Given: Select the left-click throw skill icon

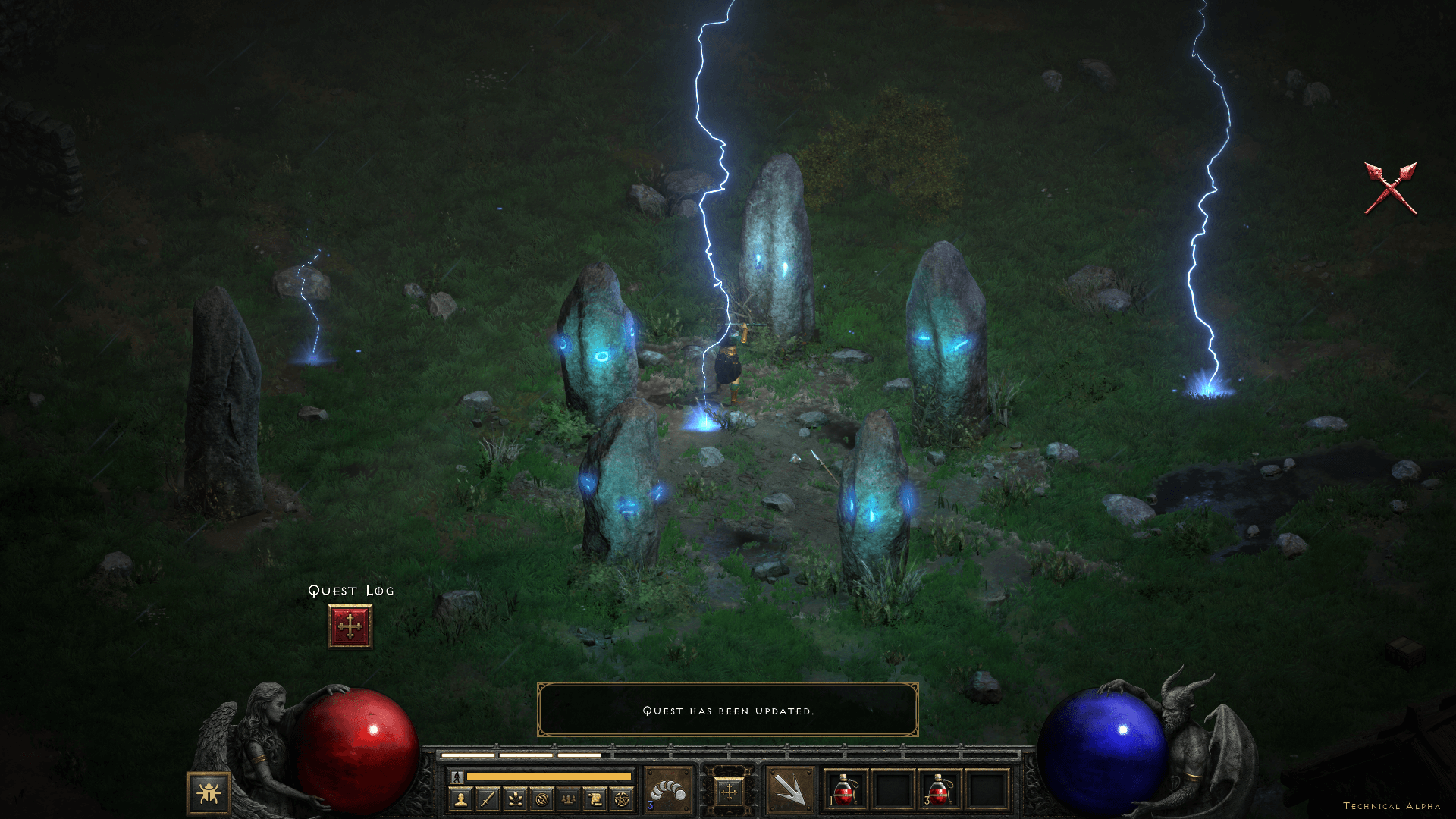Looking at the screenshot, I should click(x=667, y=789).
